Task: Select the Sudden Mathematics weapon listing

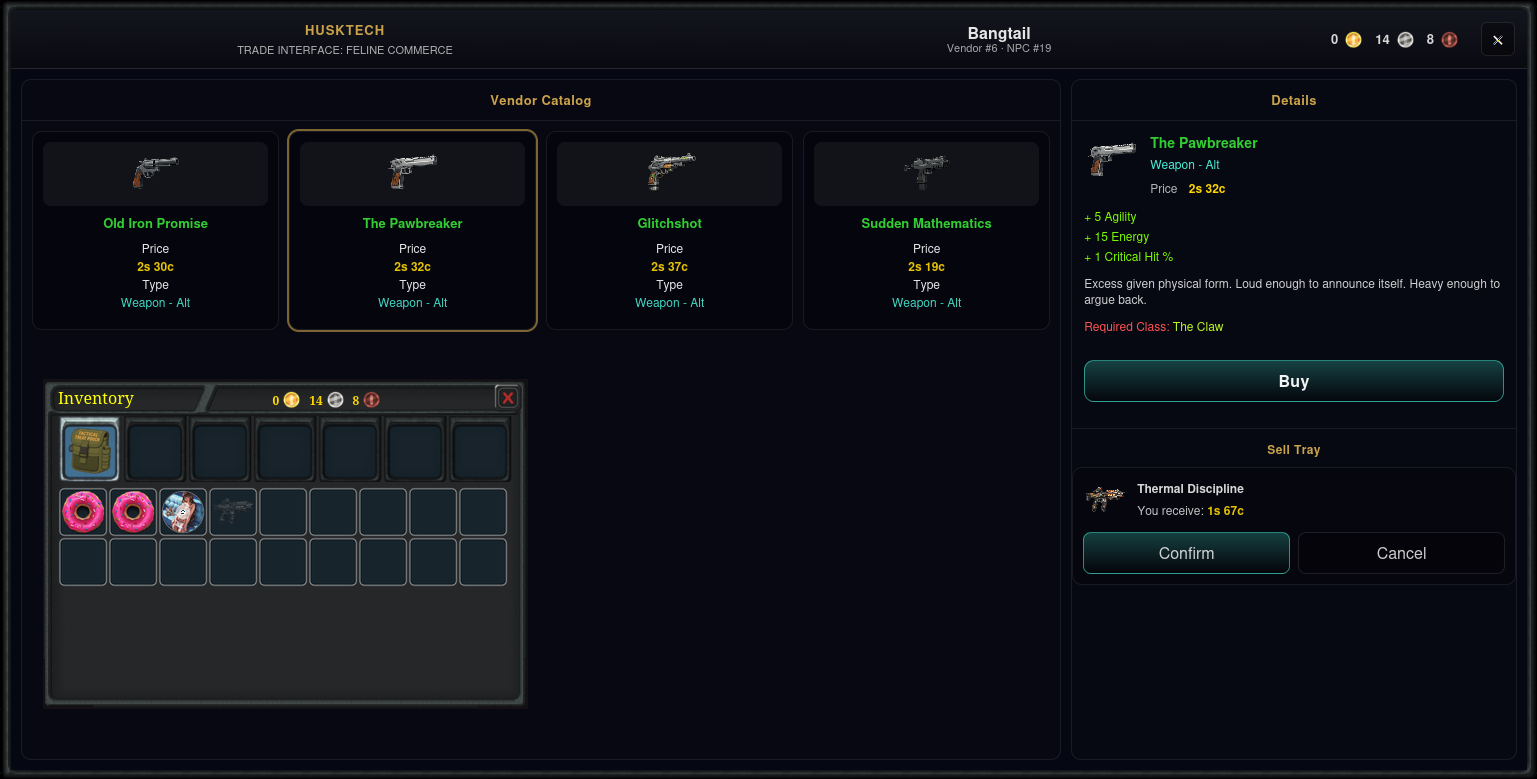Action: coord(926,230)
